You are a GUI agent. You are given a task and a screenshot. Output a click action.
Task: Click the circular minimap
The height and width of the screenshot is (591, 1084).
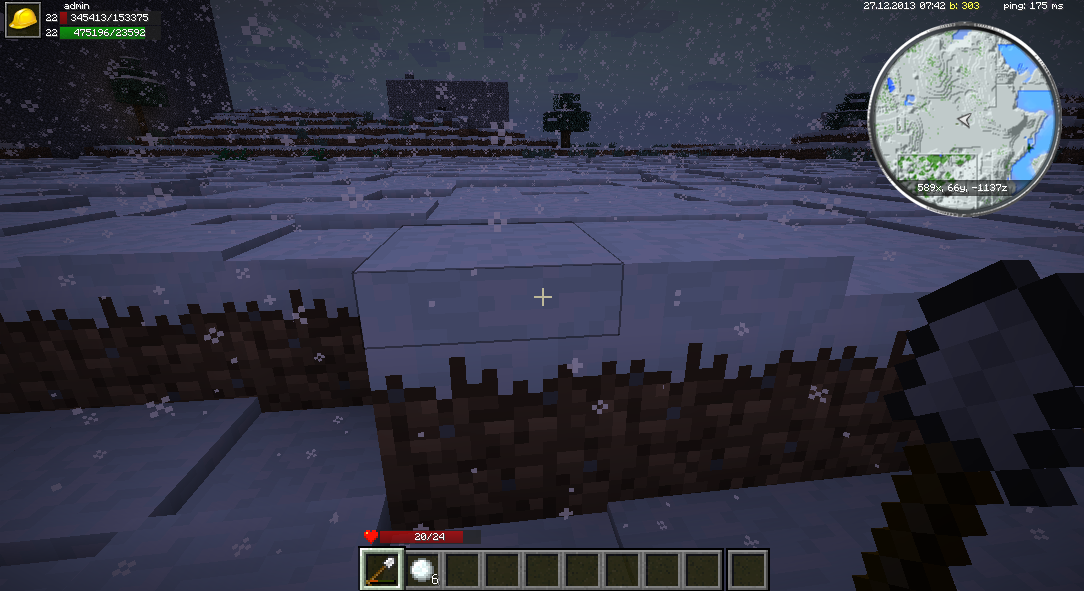click(x=964, y=118)
